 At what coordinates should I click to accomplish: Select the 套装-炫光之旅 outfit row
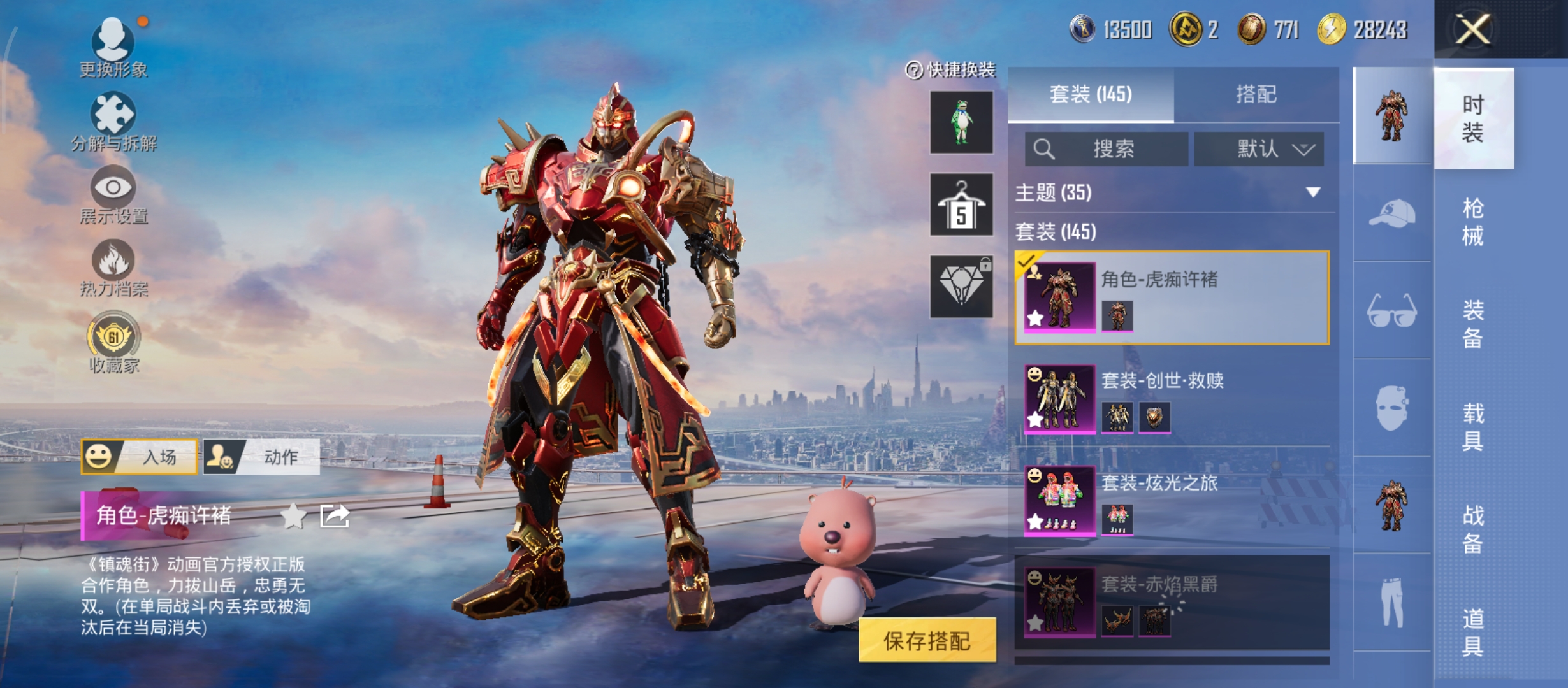coord(1172,501)
